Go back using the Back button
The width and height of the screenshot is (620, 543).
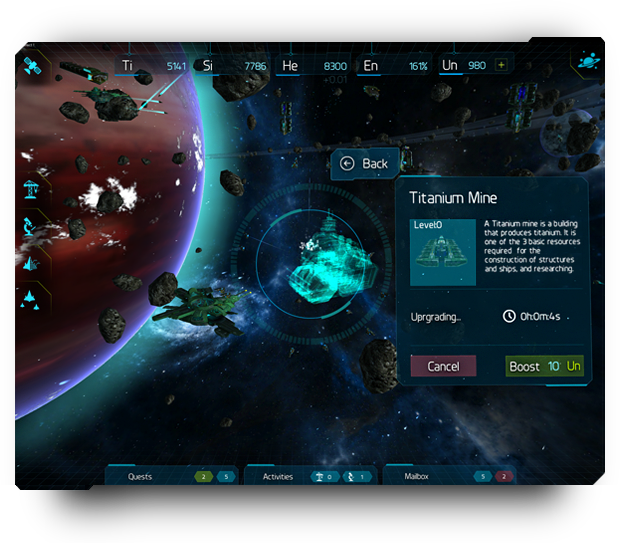click(x=365, y=164)
